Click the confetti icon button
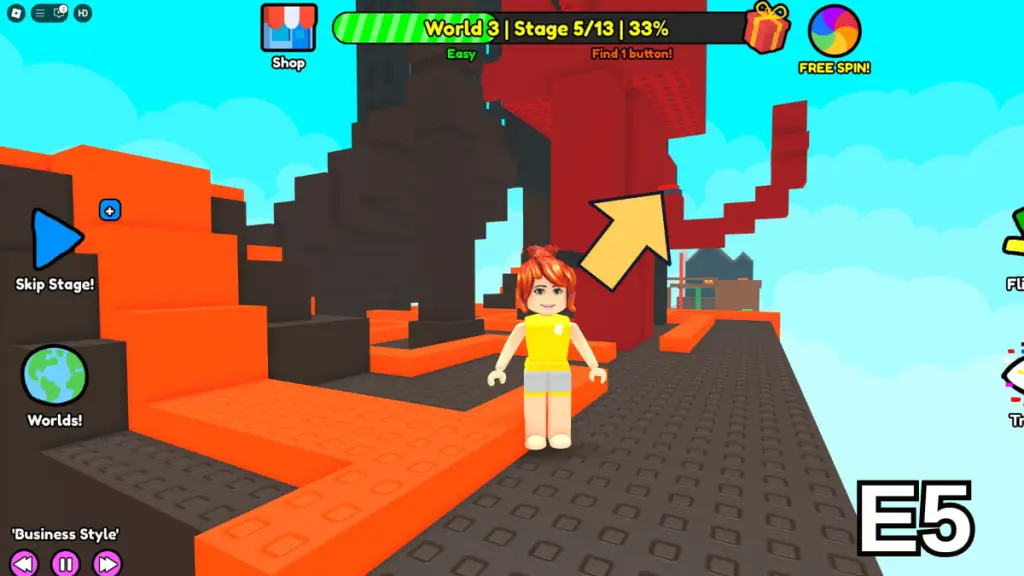This screenshot has height=576, width=1024. click(1014, 372)
